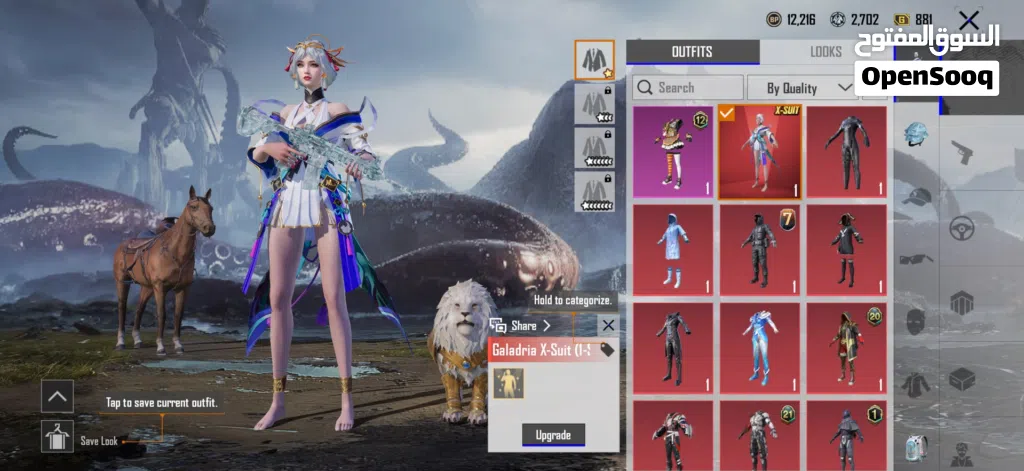Open the pistol weapons category
1024x471 pixels.
961,153
